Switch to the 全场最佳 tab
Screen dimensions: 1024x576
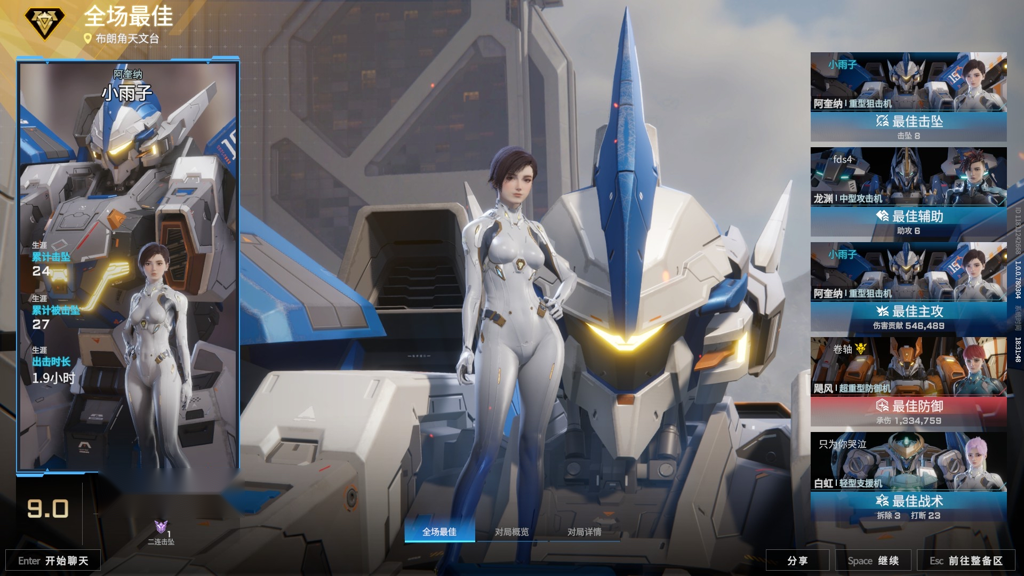pyautogui.click(x=439, y=532)
